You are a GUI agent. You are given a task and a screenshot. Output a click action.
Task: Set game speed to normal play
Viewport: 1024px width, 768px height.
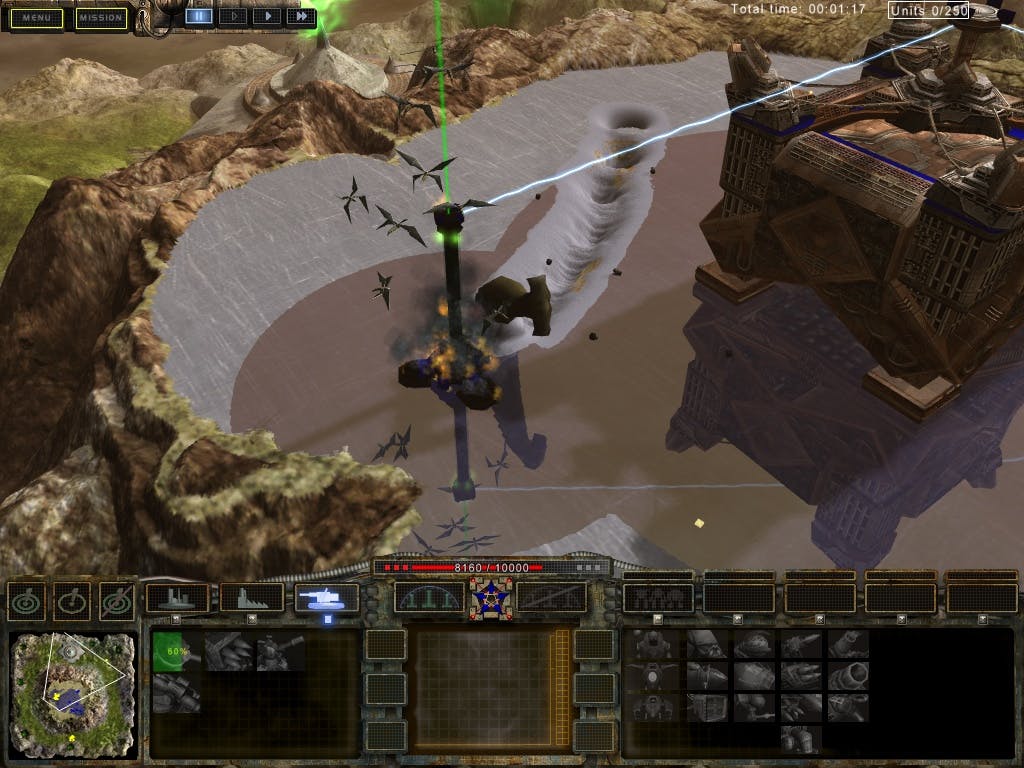[266, 16]
